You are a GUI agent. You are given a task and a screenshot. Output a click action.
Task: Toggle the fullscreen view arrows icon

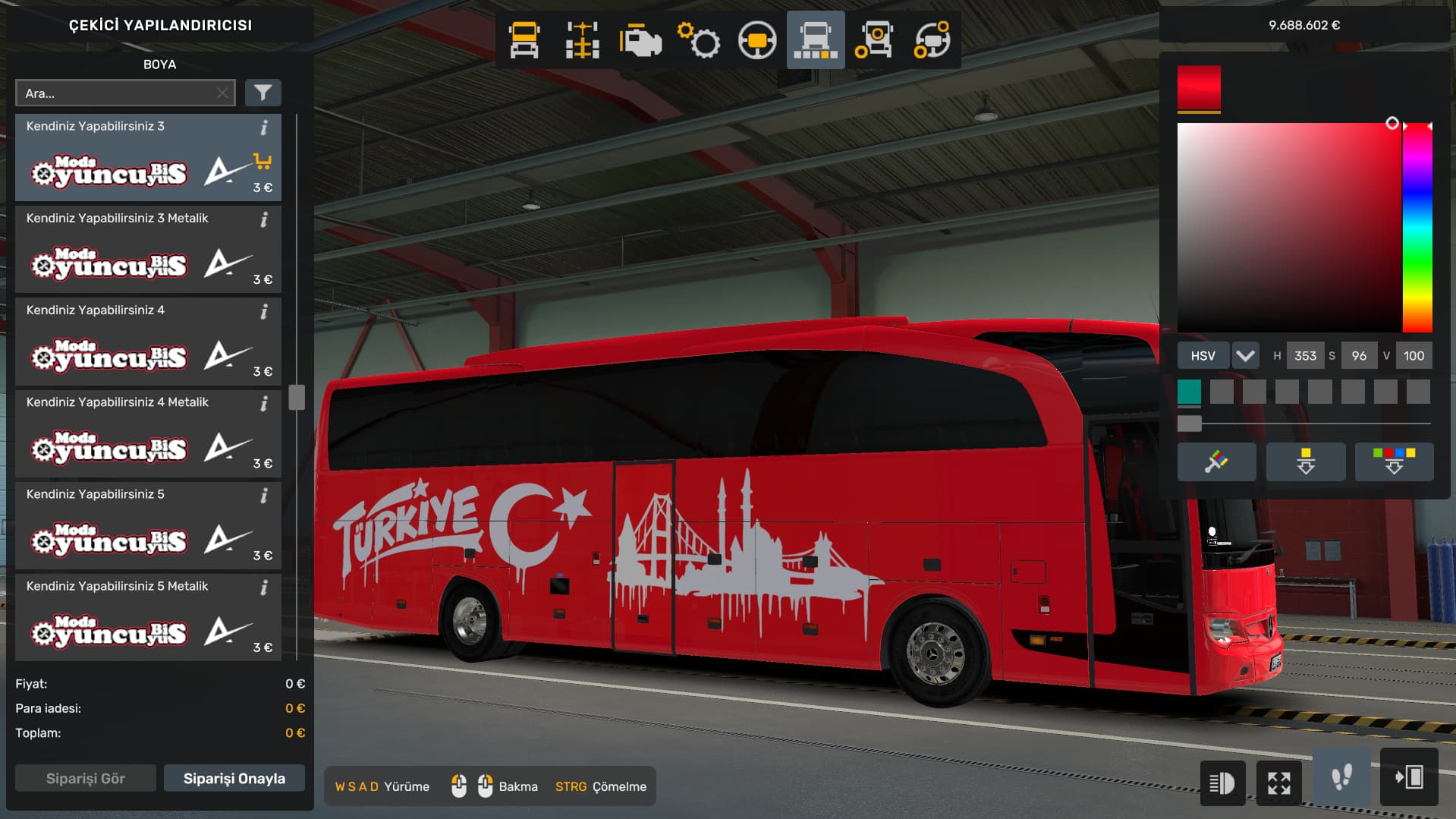click(1279, 783)
